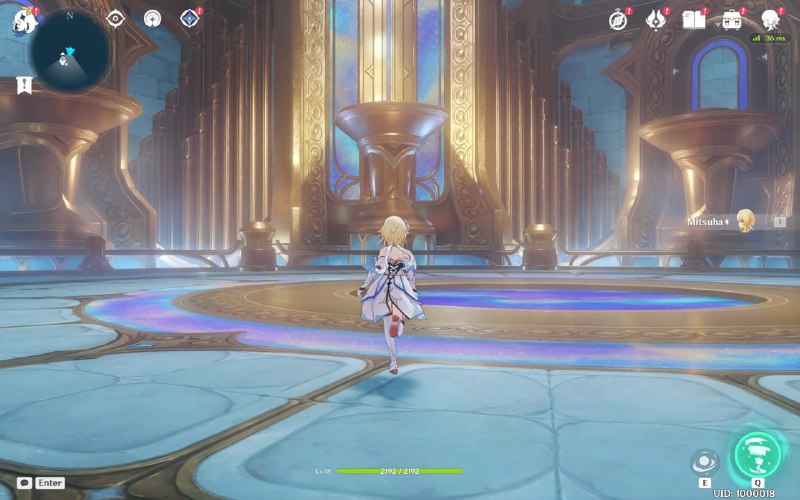The width and height of the screenshot is (800, 500).
Task: Open the compass icon in the top bar
Action: coord(619,19)
